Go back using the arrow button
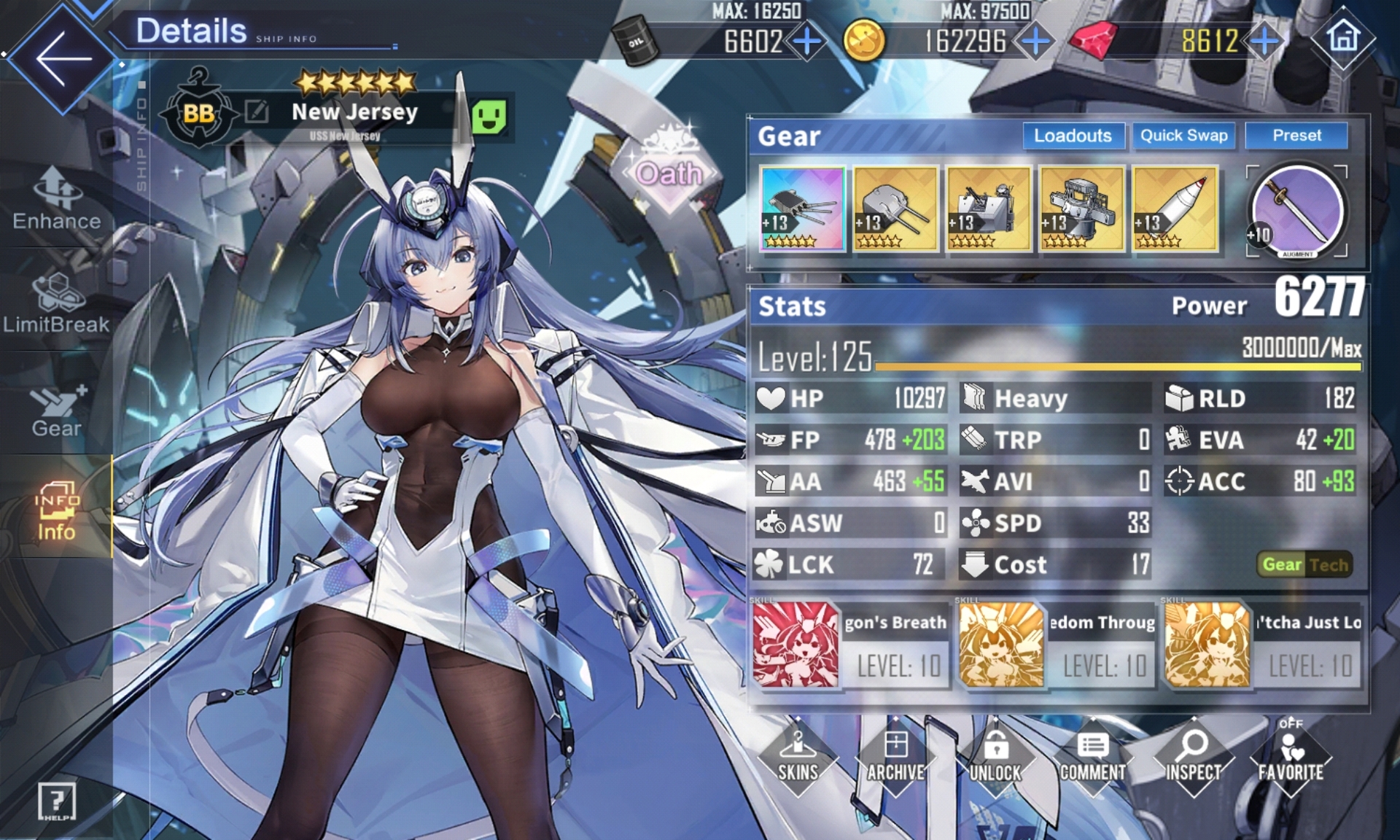The width and height of the screenshot is (1400, 840). pyautogui.click(x=63, y=58)
